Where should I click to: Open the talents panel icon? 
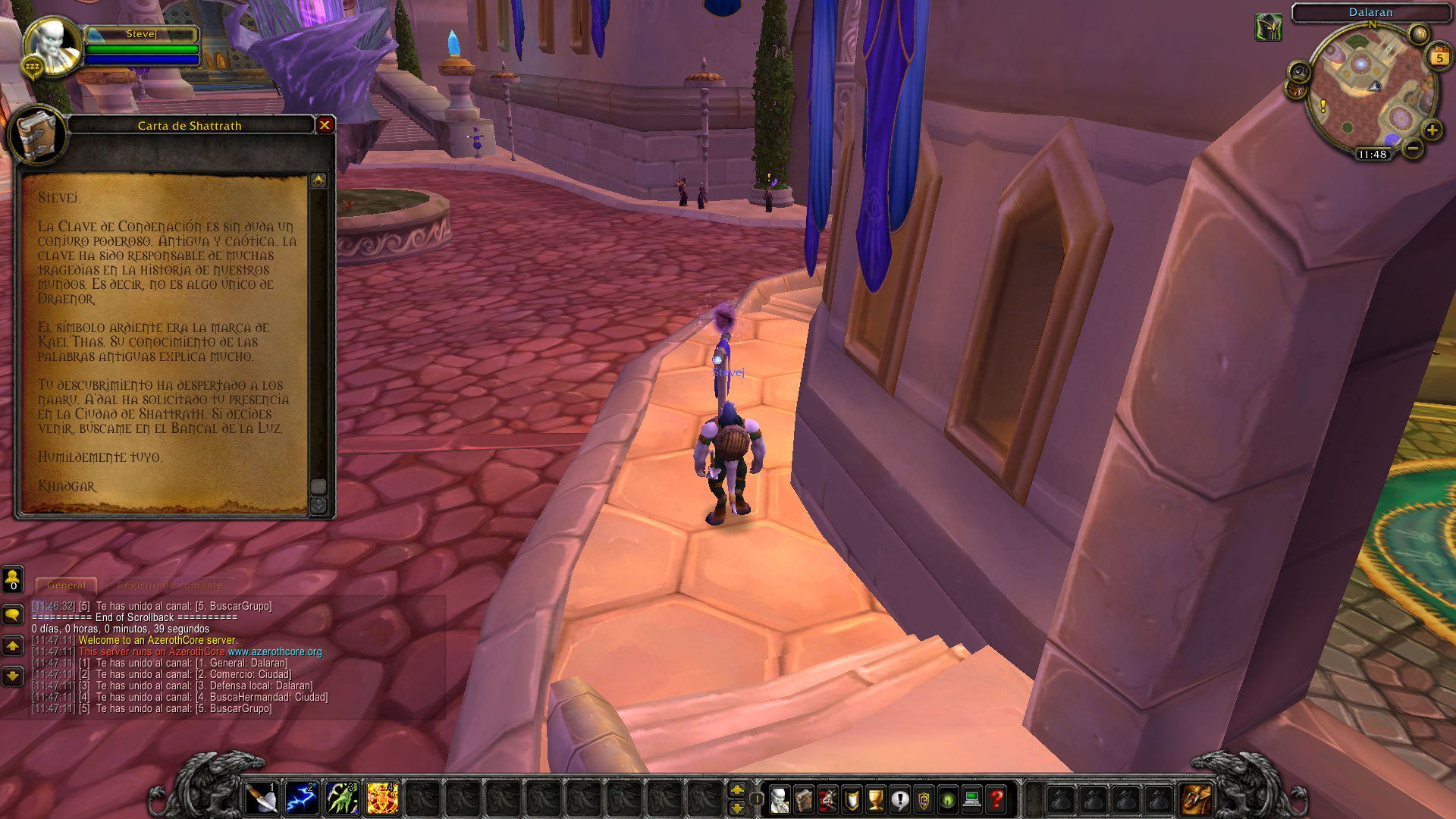point(828,800)
